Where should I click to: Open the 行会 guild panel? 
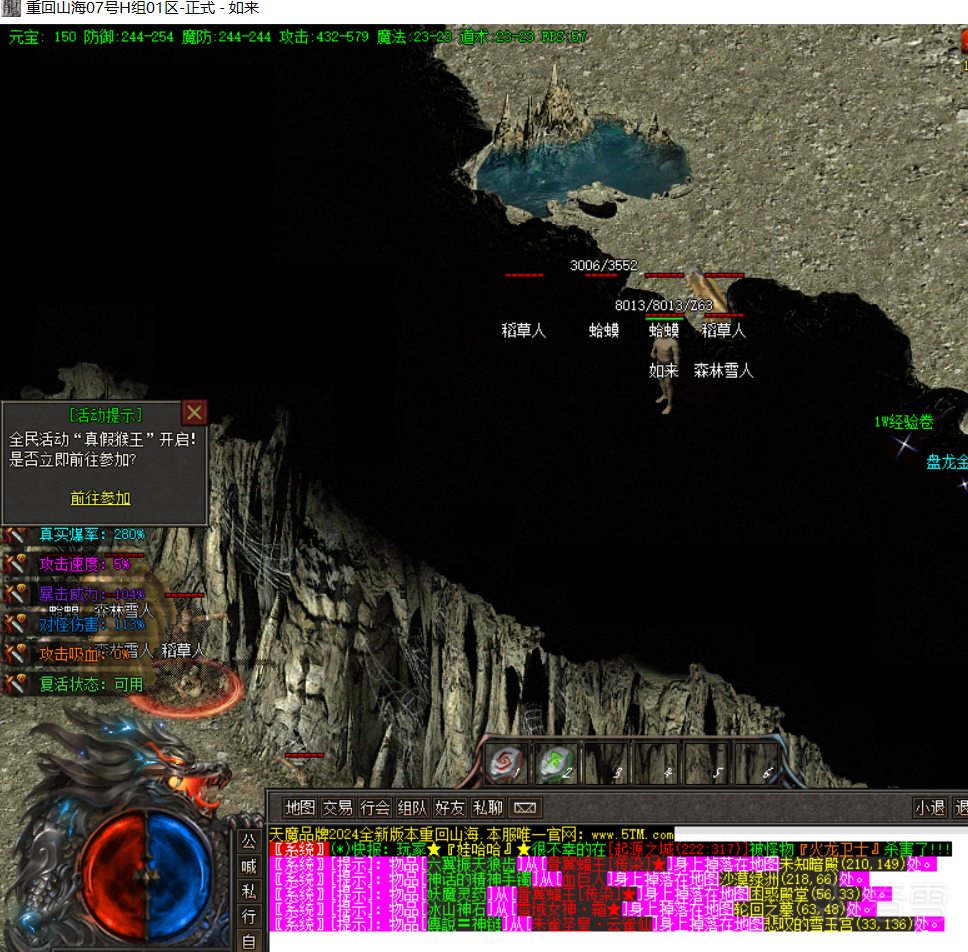coord(375,807)
